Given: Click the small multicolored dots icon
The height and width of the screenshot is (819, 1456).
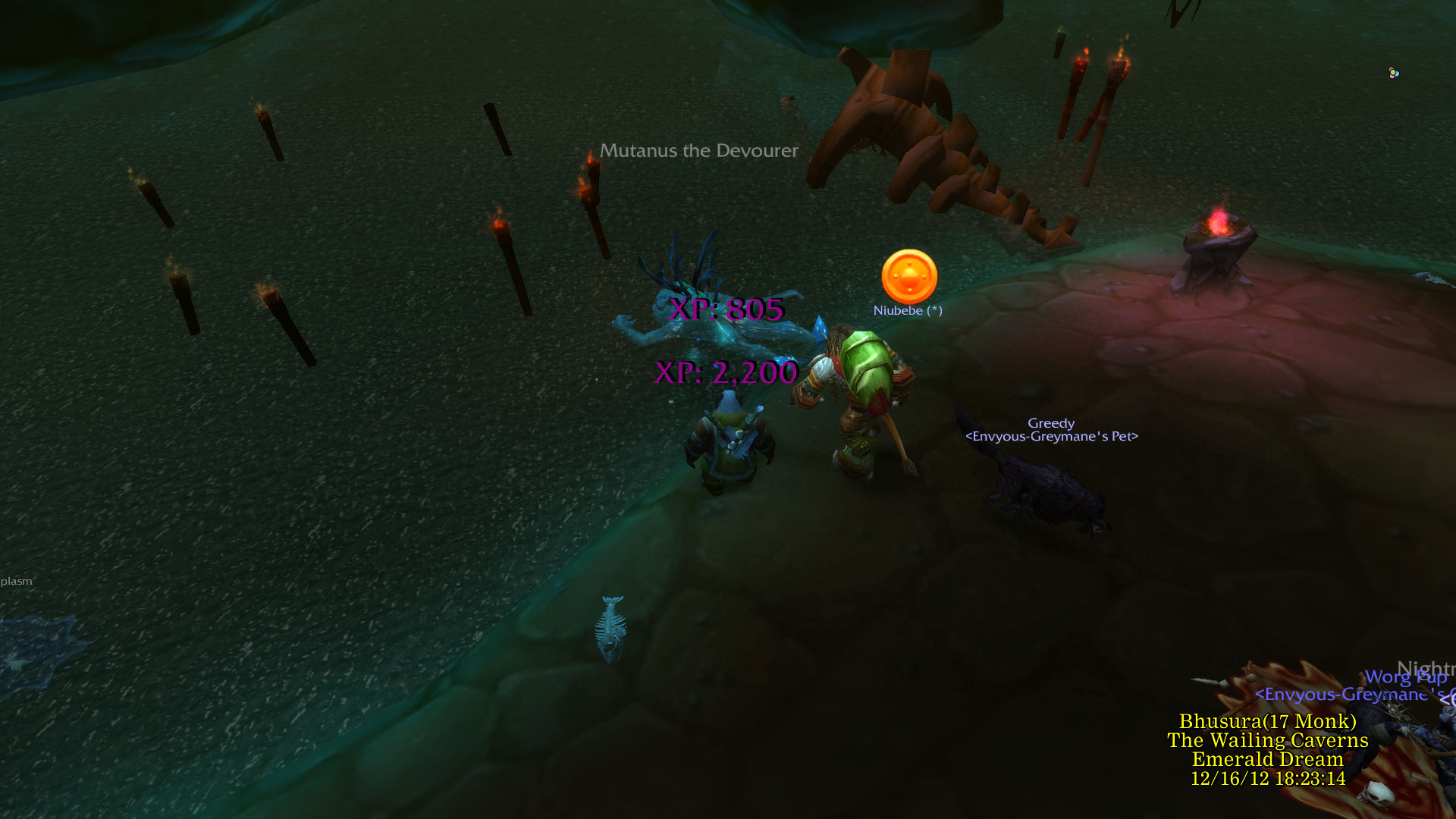Looking at the screenshot, I should [x=1393, y=73].
